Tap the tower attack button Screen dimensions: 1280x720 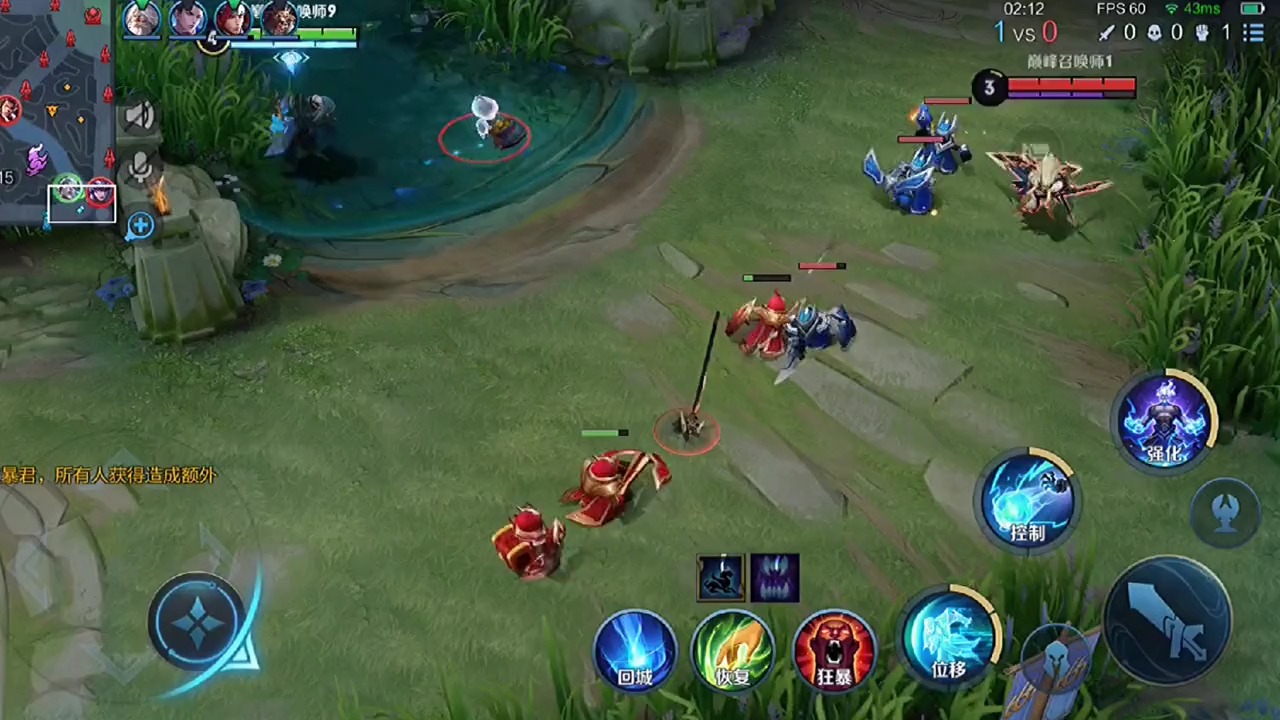click(1227, 512)
